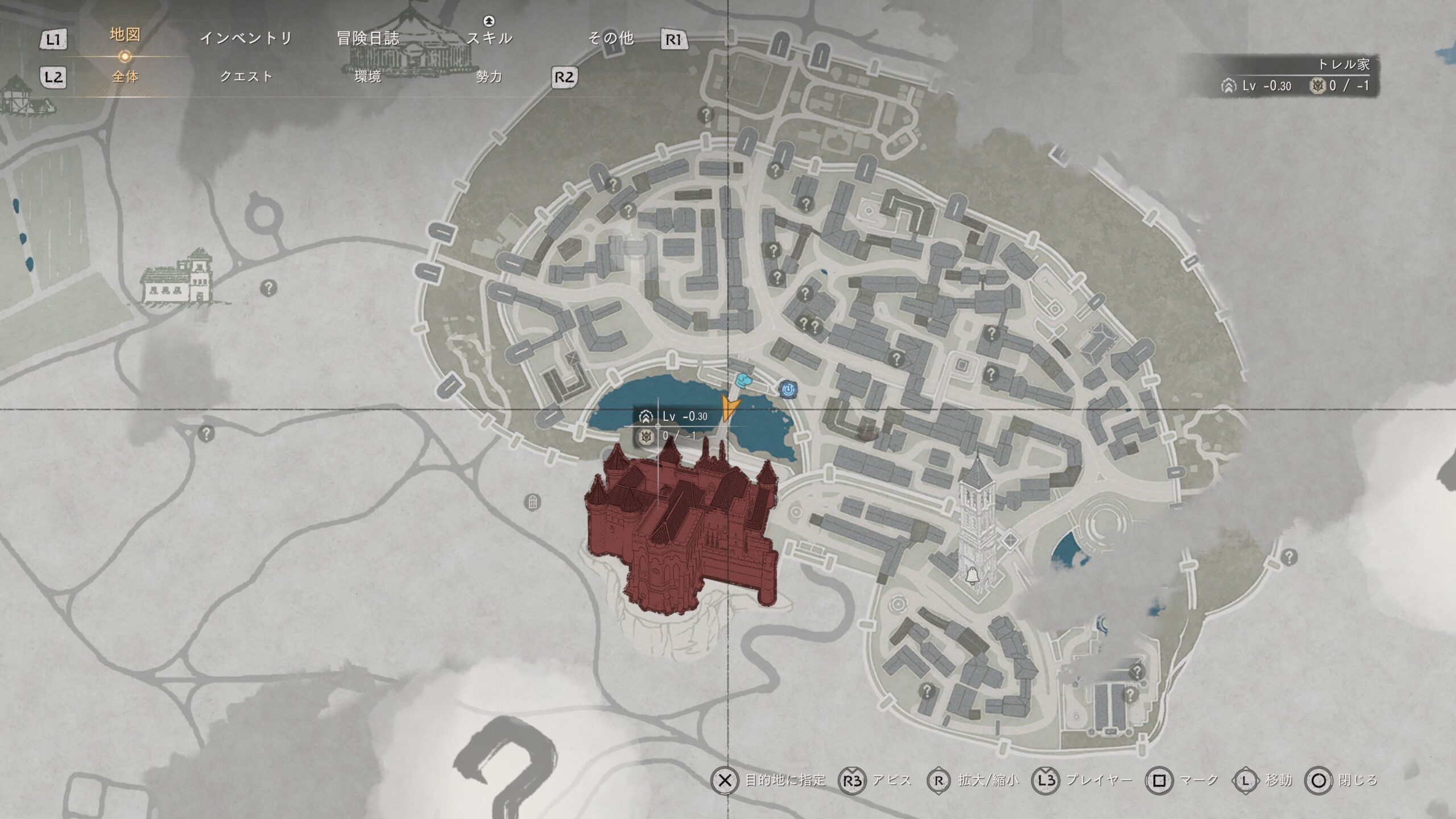The height and width of the screenshot is (819, 1456).
Task: Show the クエスト map filter
Action: pos(246,76)
